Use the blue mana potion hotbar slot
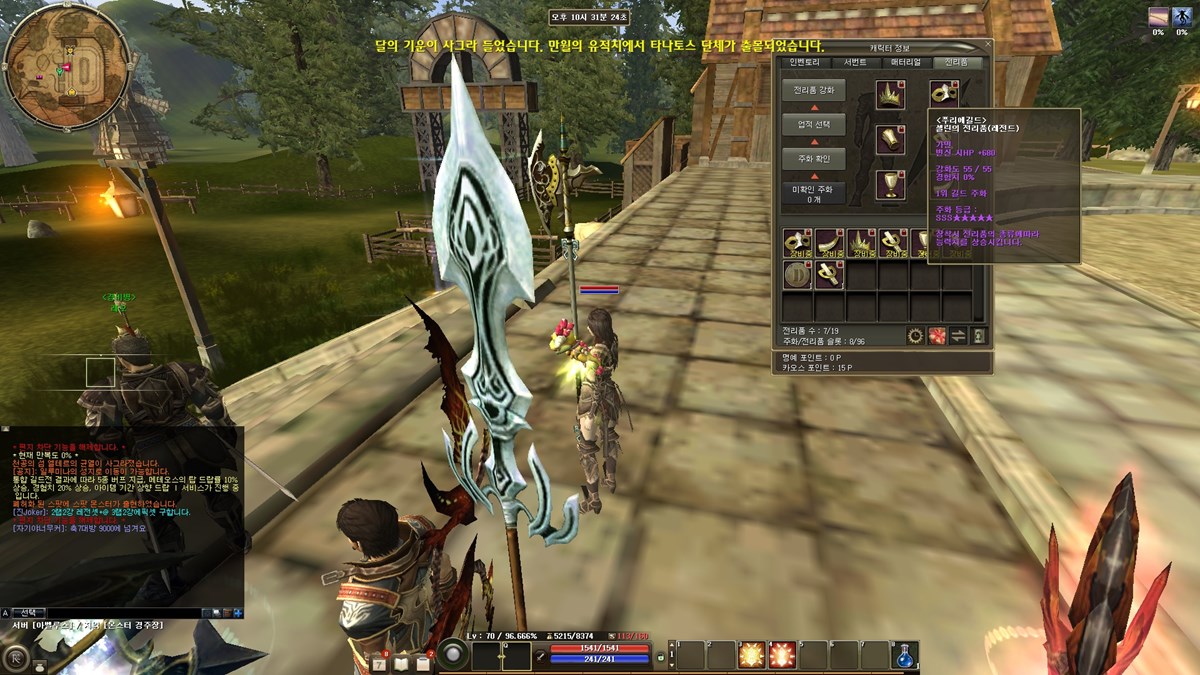The height and width of the screenshot is (675, 1200). [905, 655]
